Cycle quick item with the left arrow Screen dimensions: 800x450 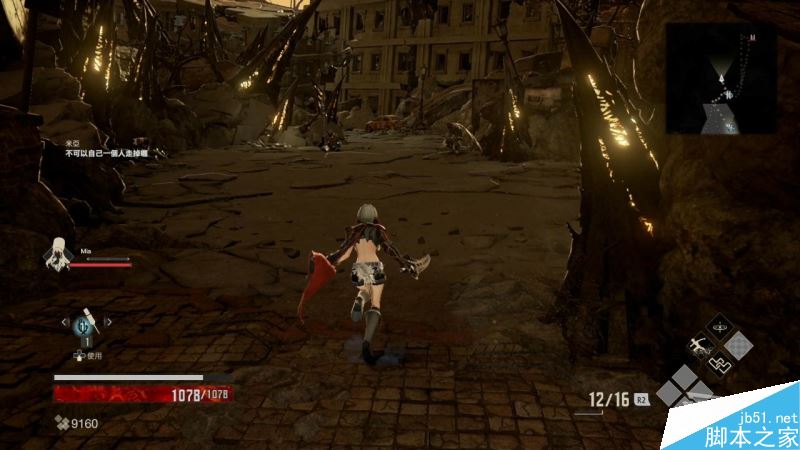(x=65, y=322)
